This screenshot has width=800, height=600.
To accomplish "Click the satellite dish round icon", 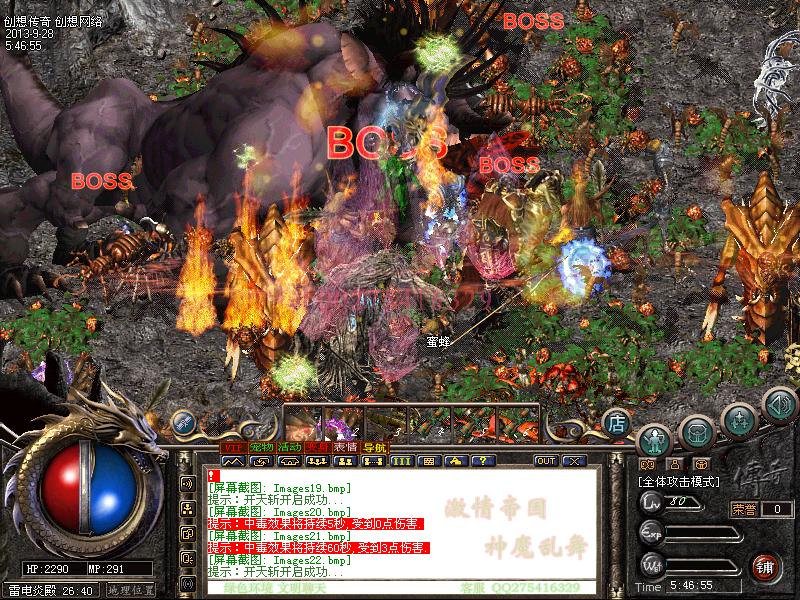I will (182, 422).
